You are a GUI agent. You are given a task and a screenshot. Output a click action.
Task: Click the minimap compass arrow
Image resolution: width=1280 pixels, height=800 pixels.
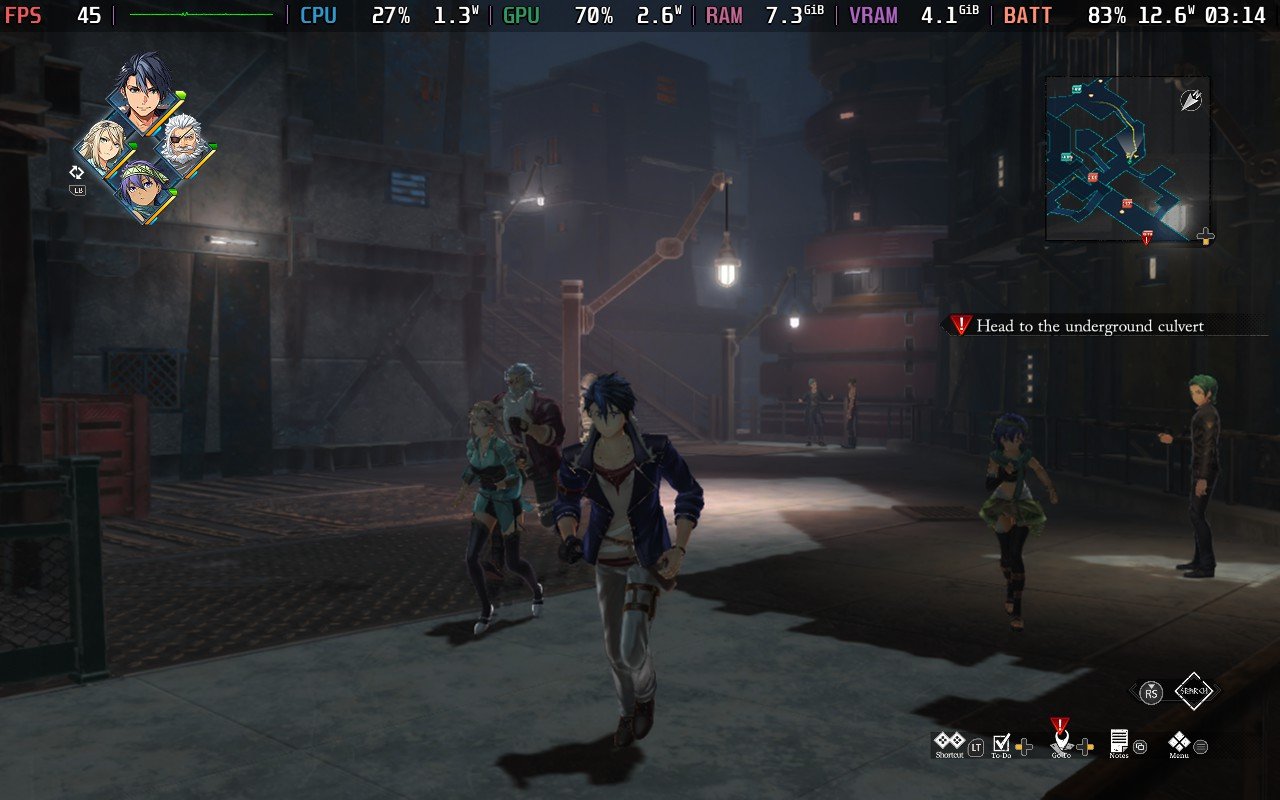click(1190, 99)
